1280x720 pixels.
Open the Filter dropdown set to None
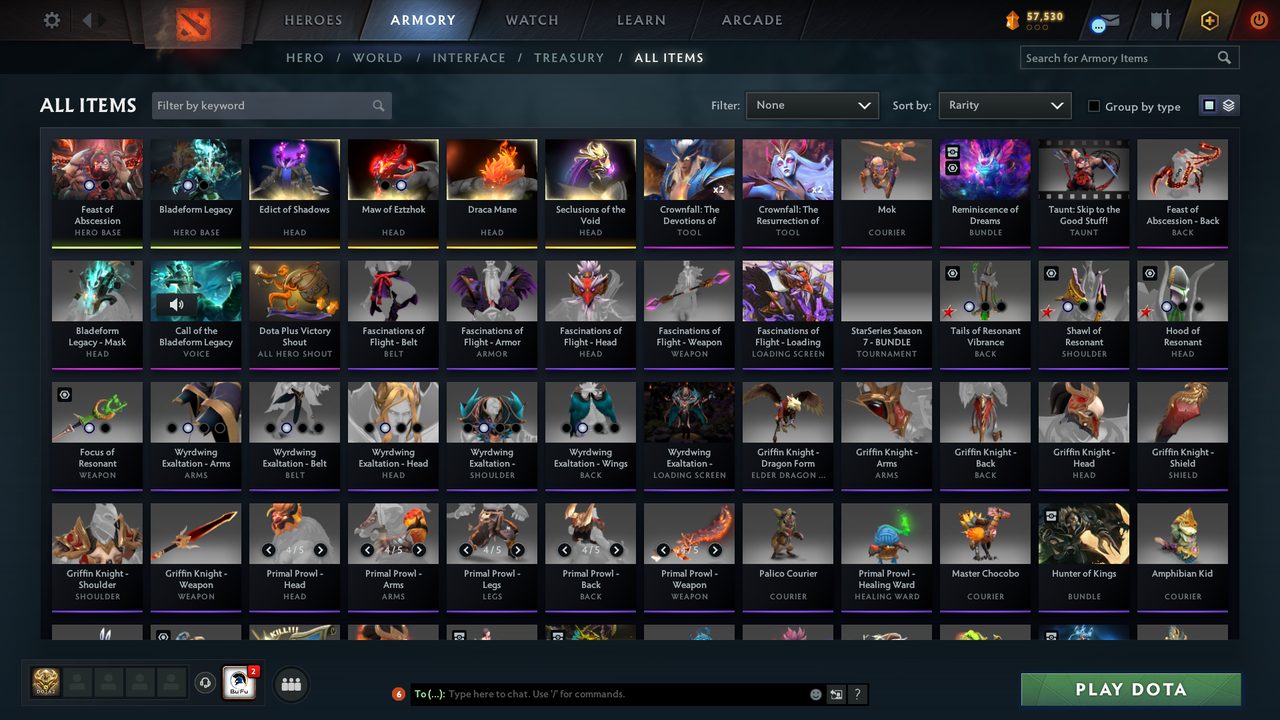point(811,105)
